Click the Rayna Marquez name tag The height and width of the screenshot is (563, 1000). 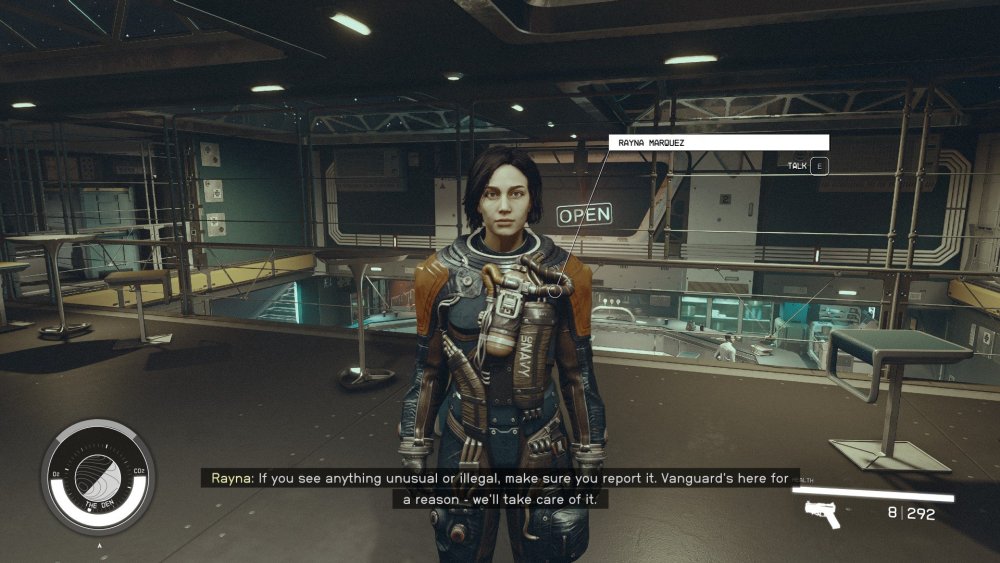[x=718, y=143]
